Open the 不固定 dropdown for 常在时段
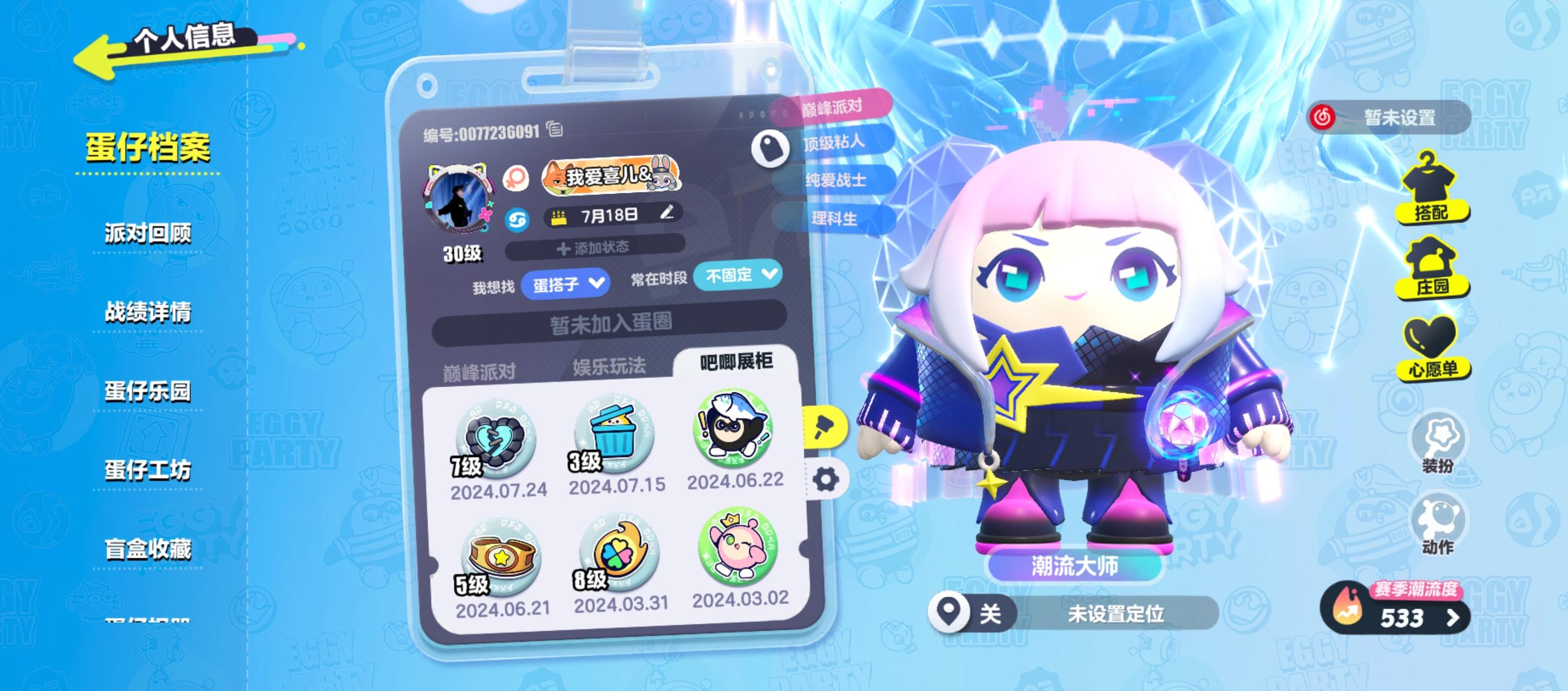This screenshot has height=691, width=1568. tap(738, 275)
